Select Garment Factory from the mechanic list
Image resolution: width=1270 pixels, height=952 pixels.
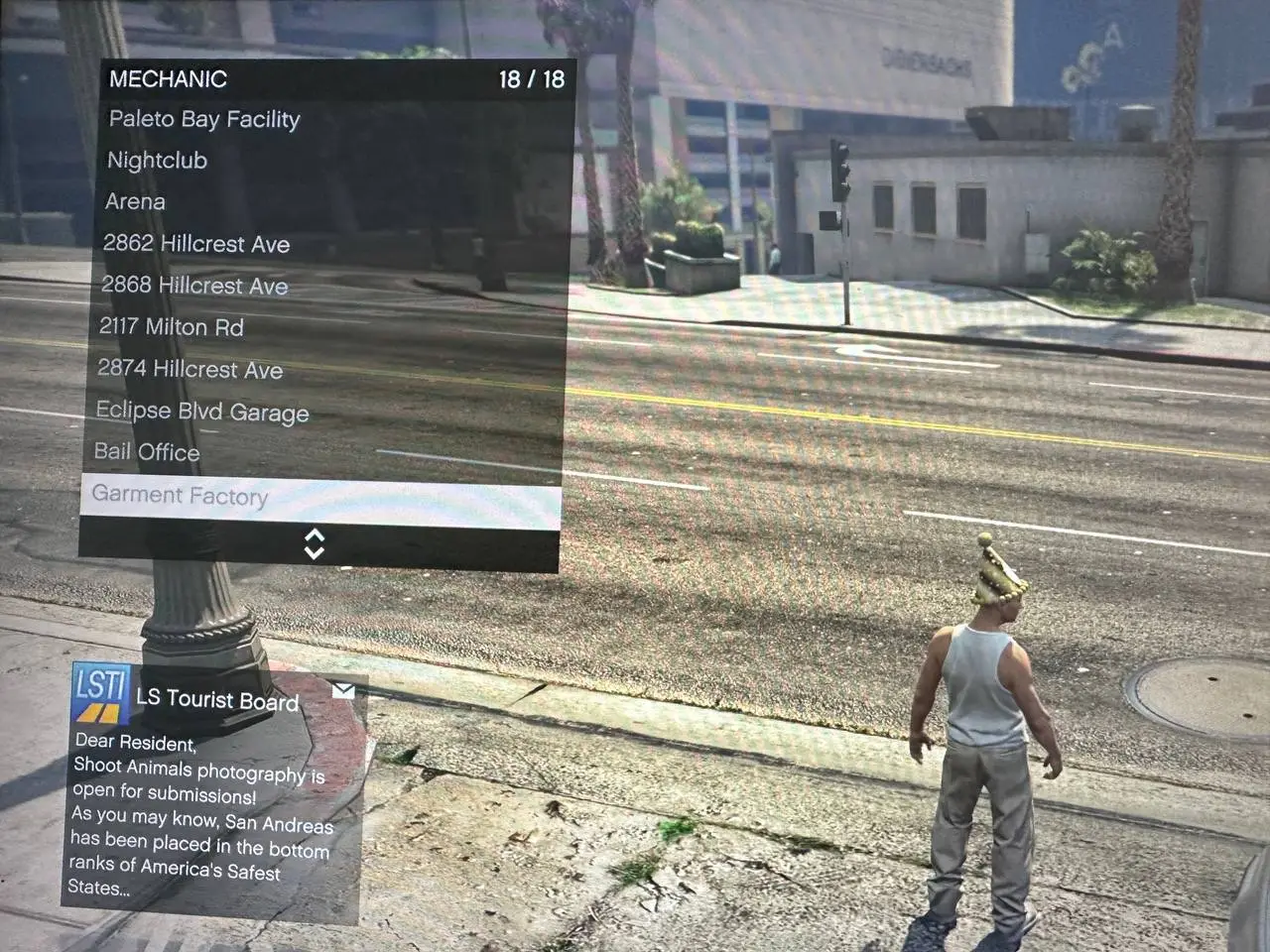click(180, 496)
